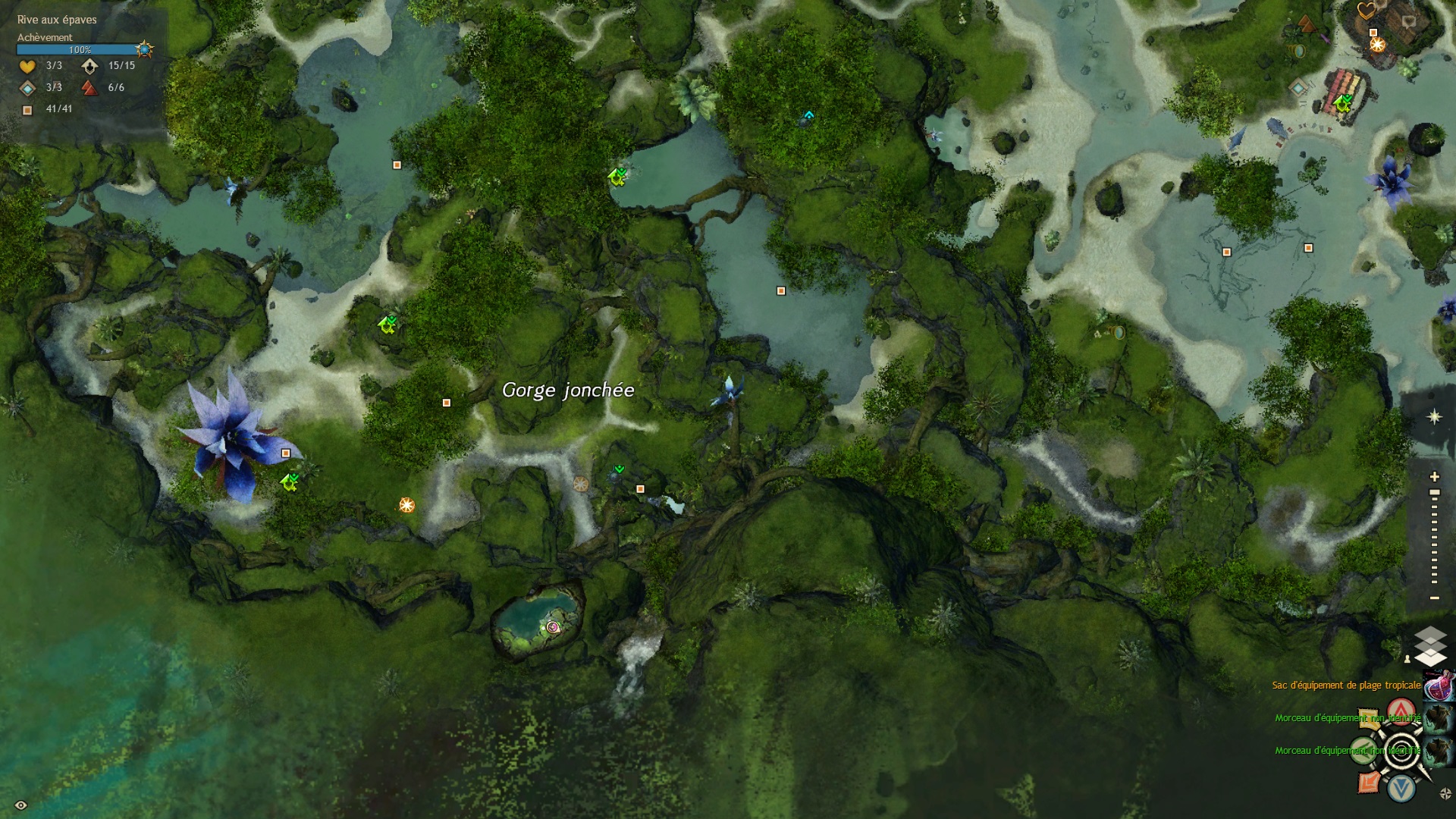
Task: Select the diamond hero point map marker
Action: coord(1298,88)
